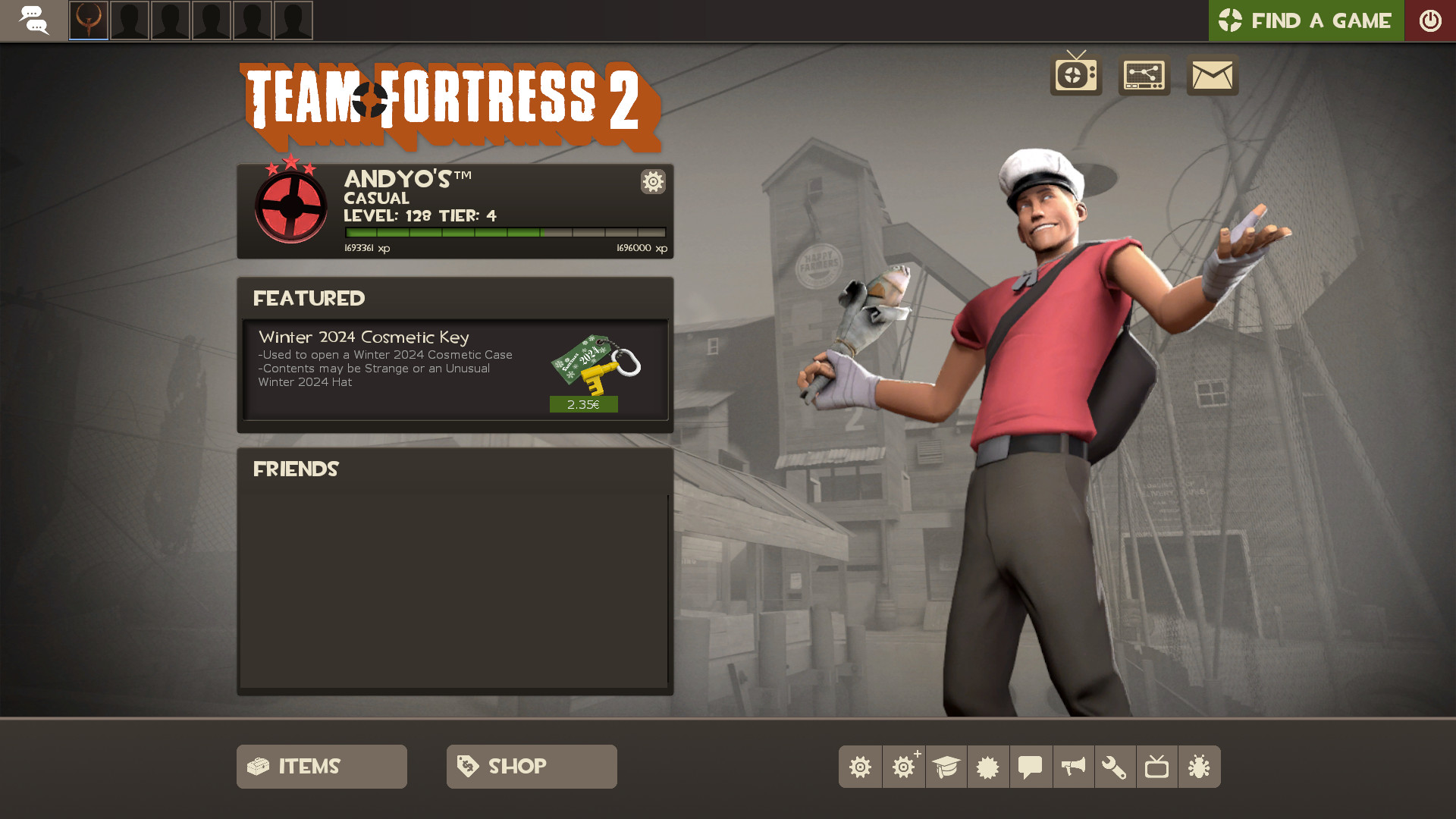Click the starburst event icon

988,767
